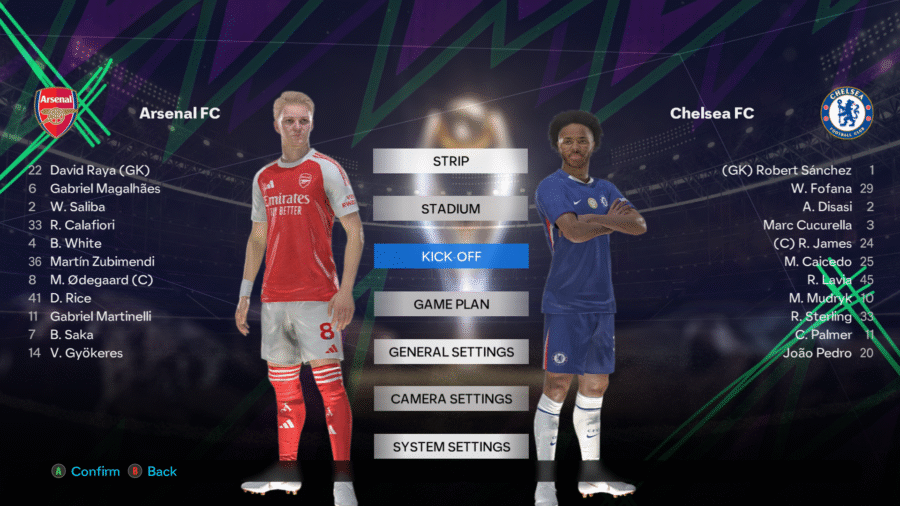Screen dimensions: 900x506
Task: Select System Settings entry
Action: click(x=450, y=447)
